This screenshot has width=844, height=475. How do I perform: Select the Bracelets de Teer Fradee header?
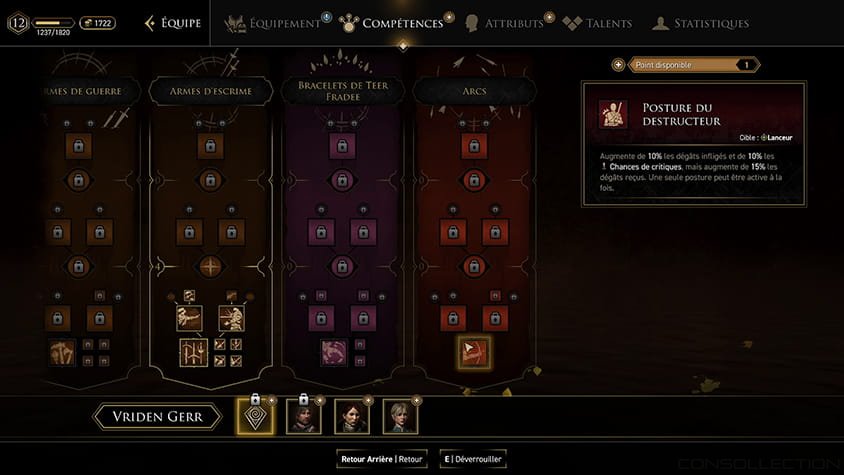[343, 91]
